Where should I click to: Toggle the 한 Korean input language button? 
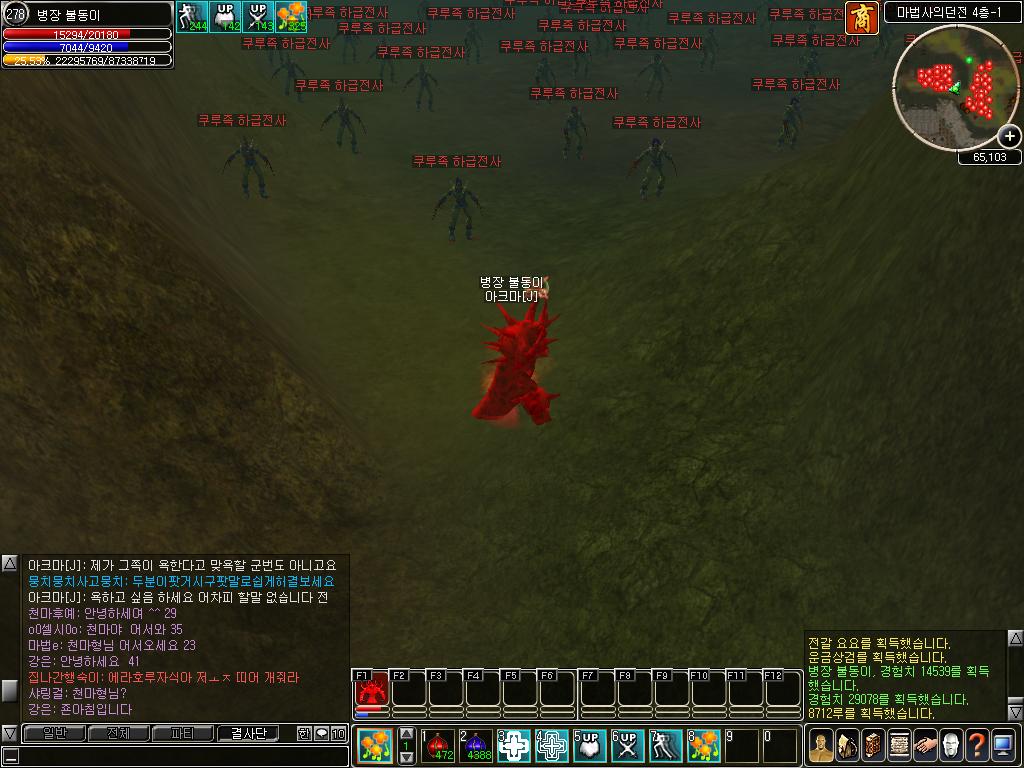click(304, 733)
